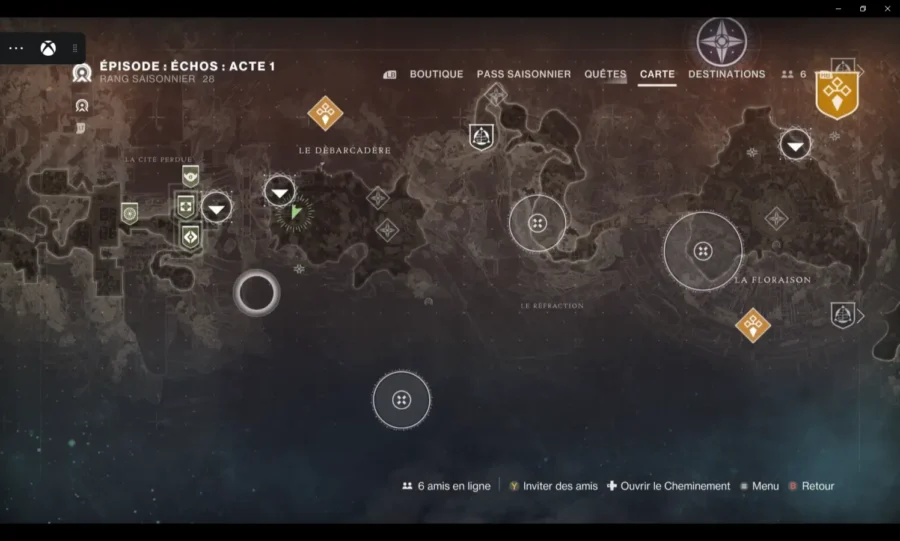
Task: Go to the Destinations tab
Action: click(x=726, y=74)
